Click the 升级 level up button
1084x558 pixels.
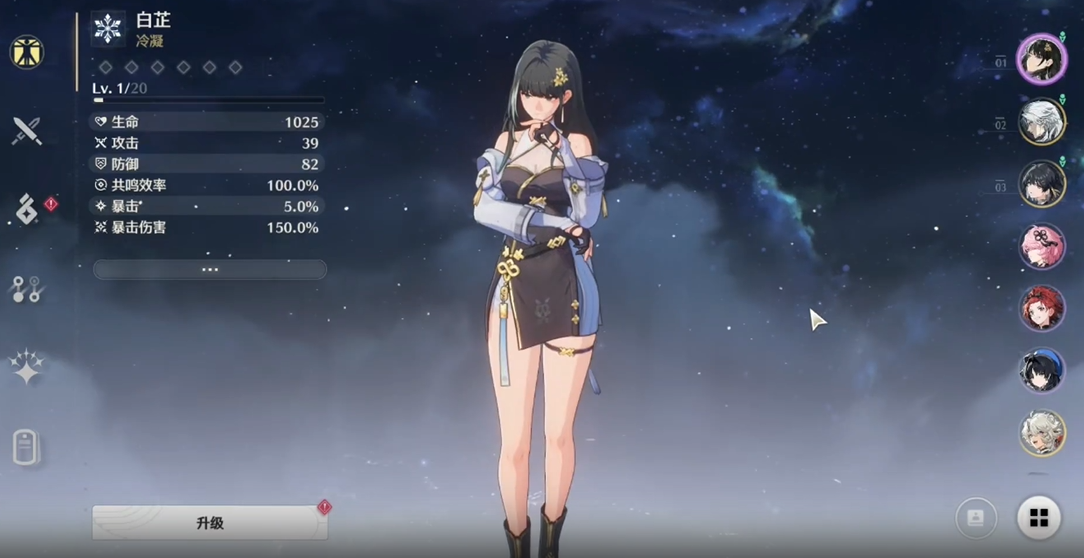tap(210, 522)
